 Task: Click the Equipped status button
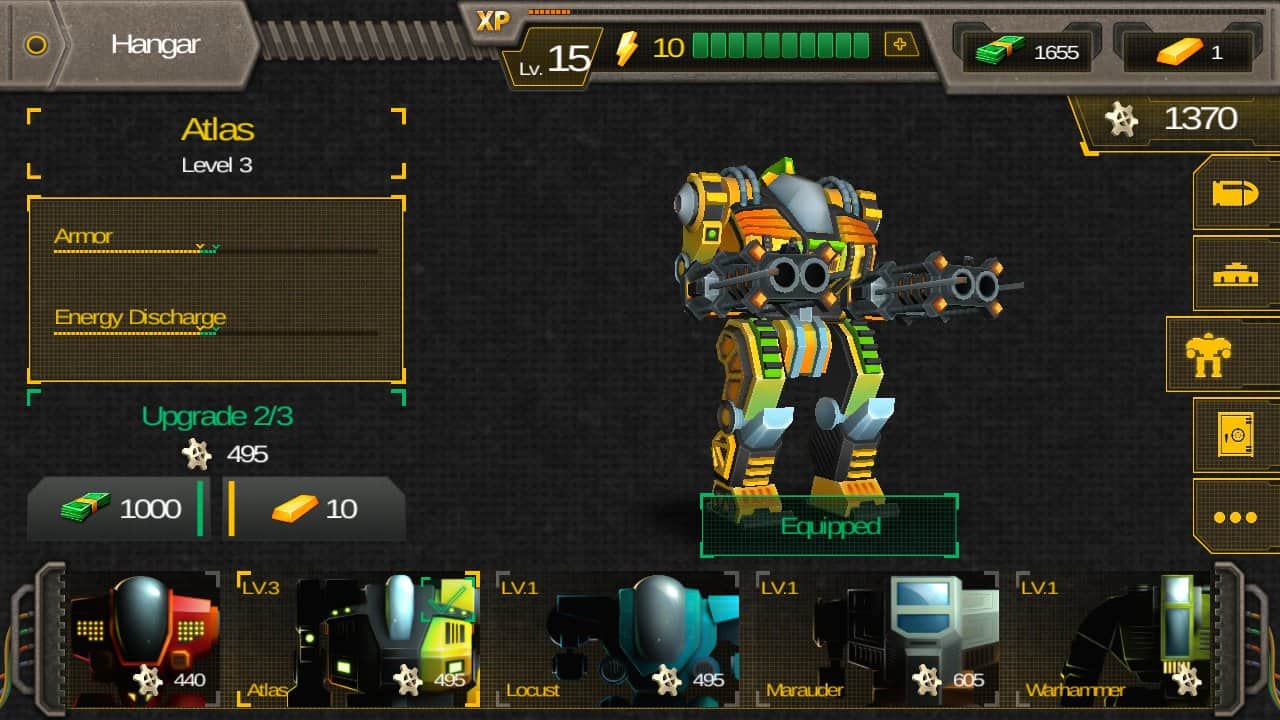coord(829,526)
